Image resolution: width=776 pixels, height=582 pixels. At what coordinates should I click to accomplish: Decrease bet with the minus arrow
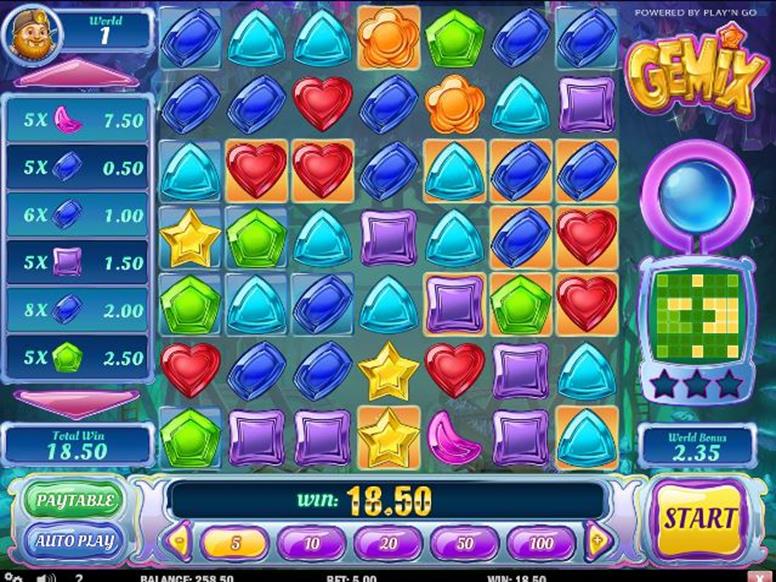coord(180,542)
